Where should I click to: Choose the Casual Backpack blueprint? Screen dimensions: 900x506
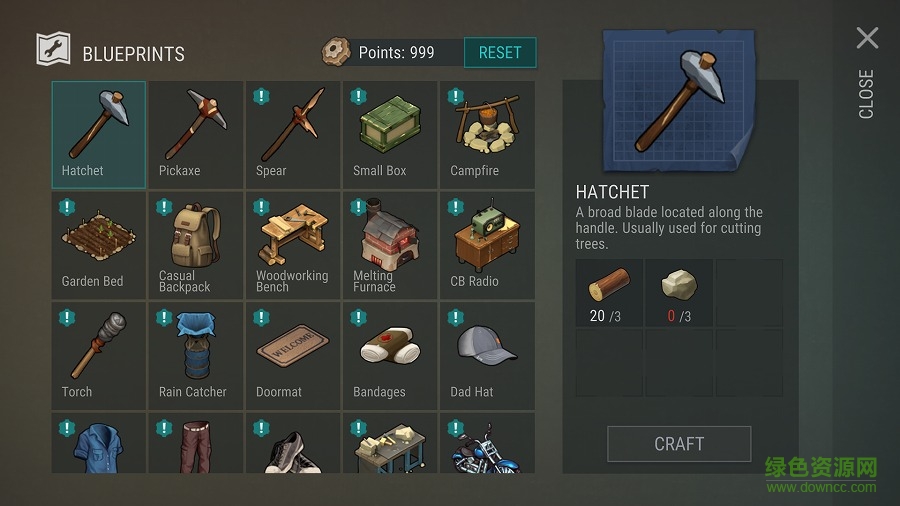pyautogui.click(x=195, y=244)
